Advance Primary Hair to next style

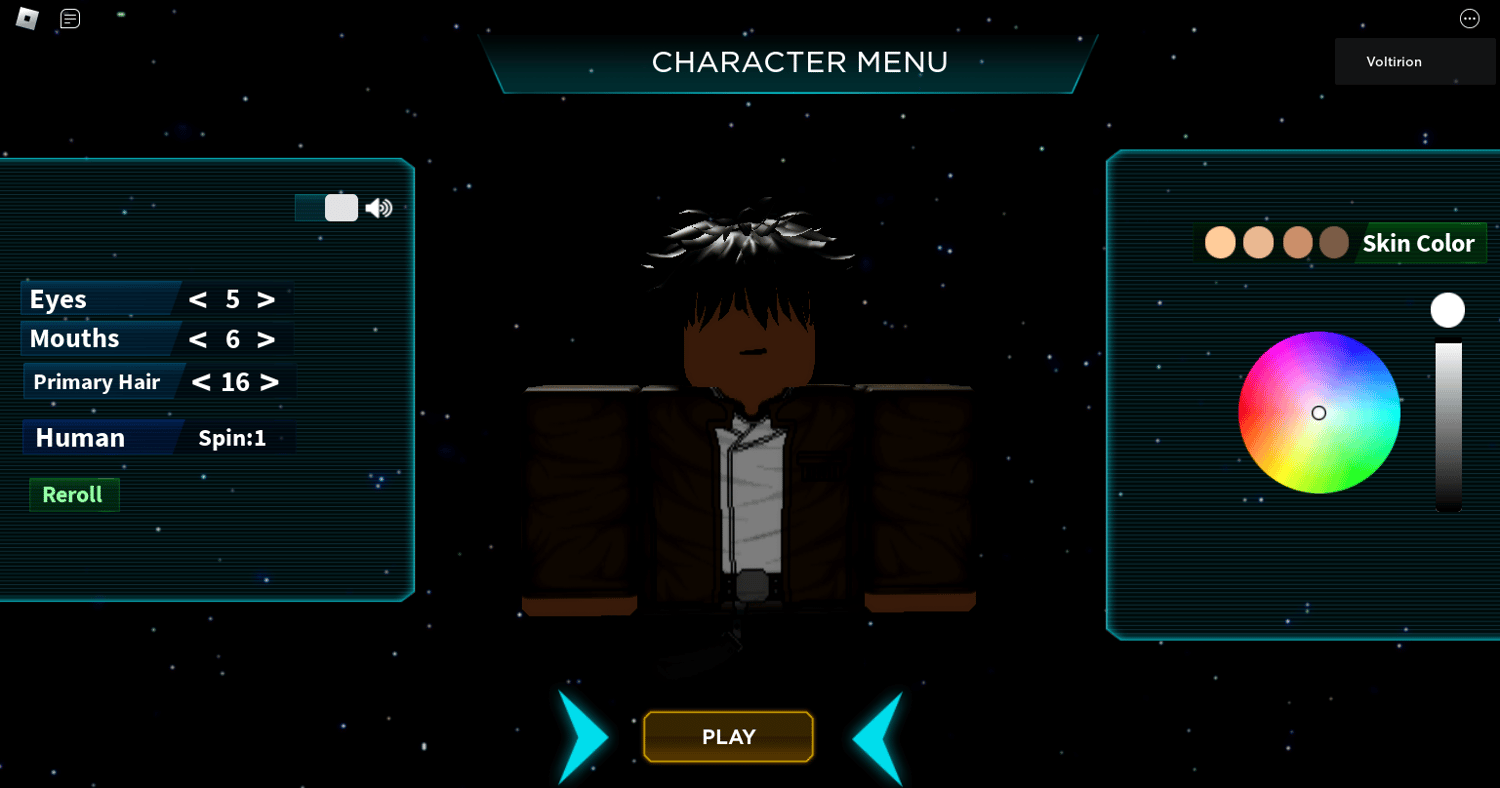[x=269, y=382]
